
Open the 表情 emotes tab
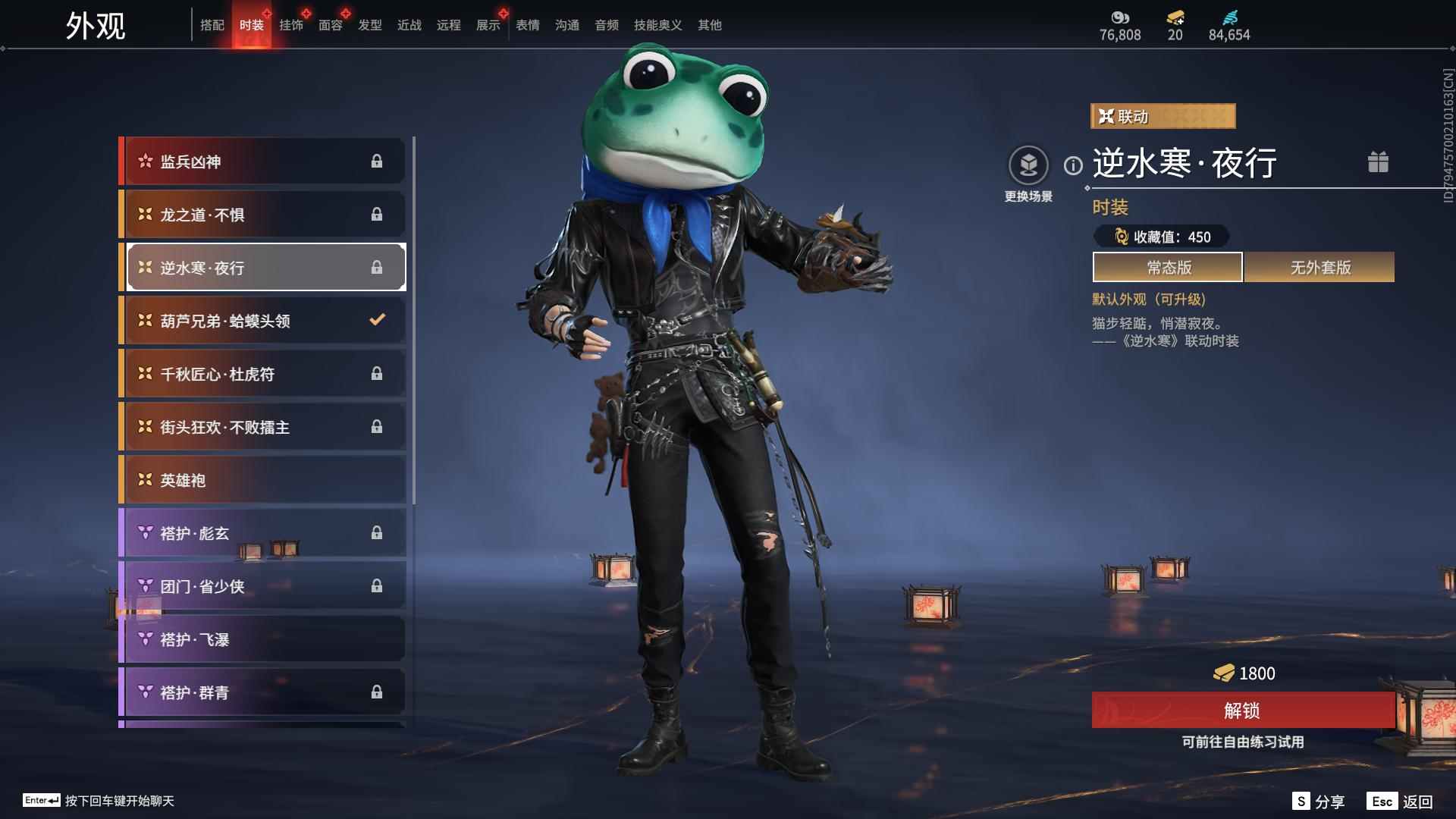tap(528, 25)
